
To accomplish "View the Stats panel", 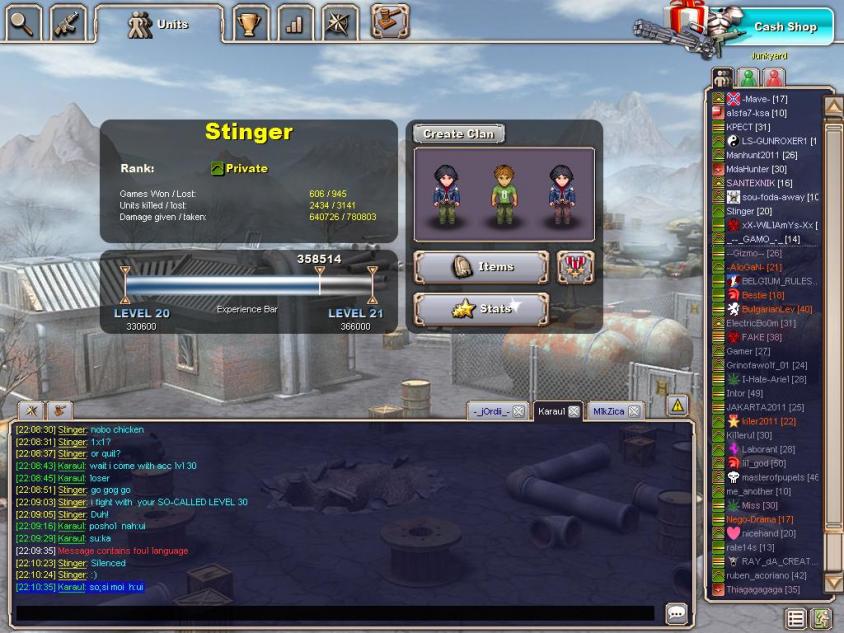I will (481, 309).
